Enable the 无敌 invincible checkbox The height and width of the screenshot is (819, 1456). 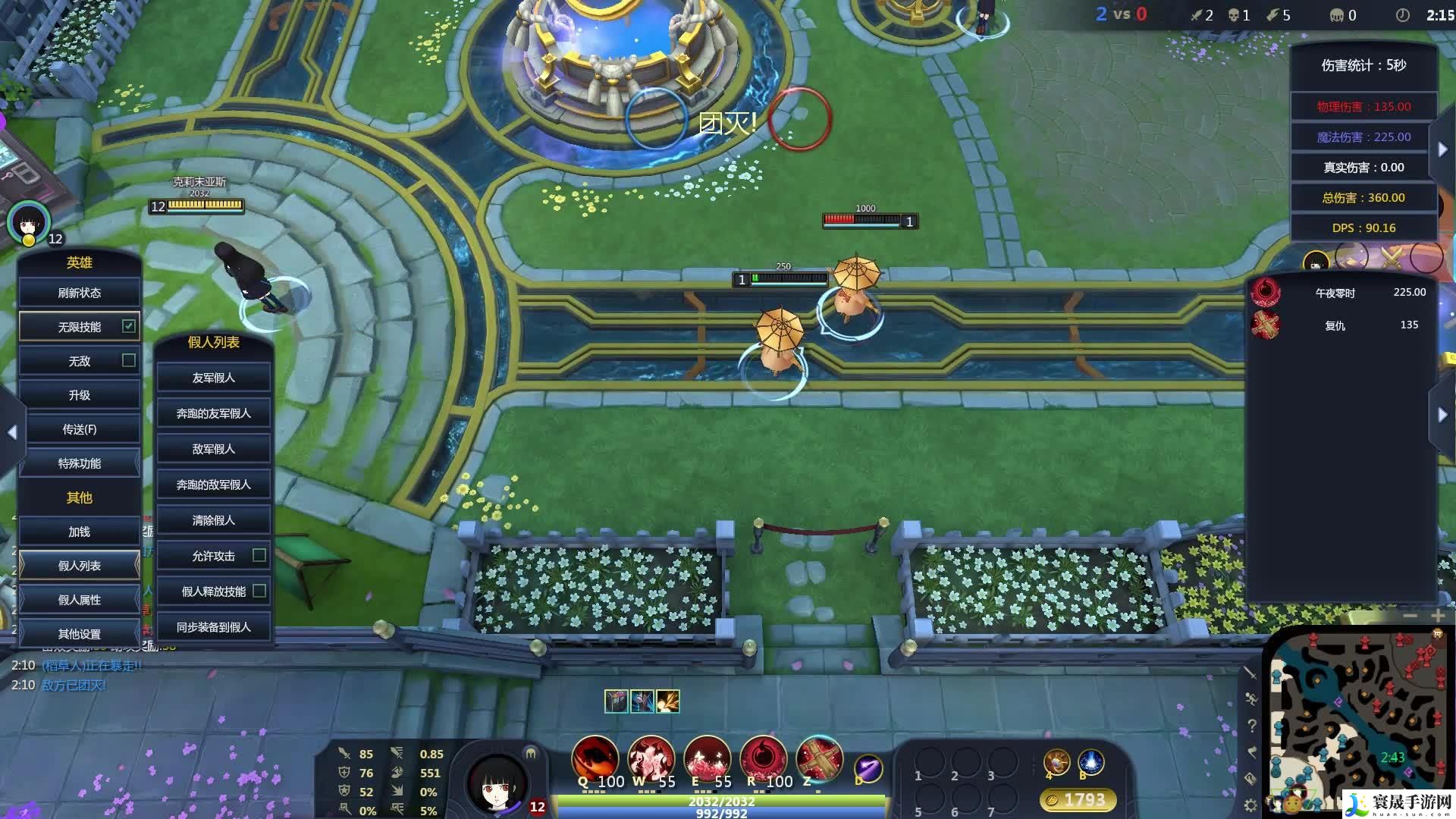(129, 361)
